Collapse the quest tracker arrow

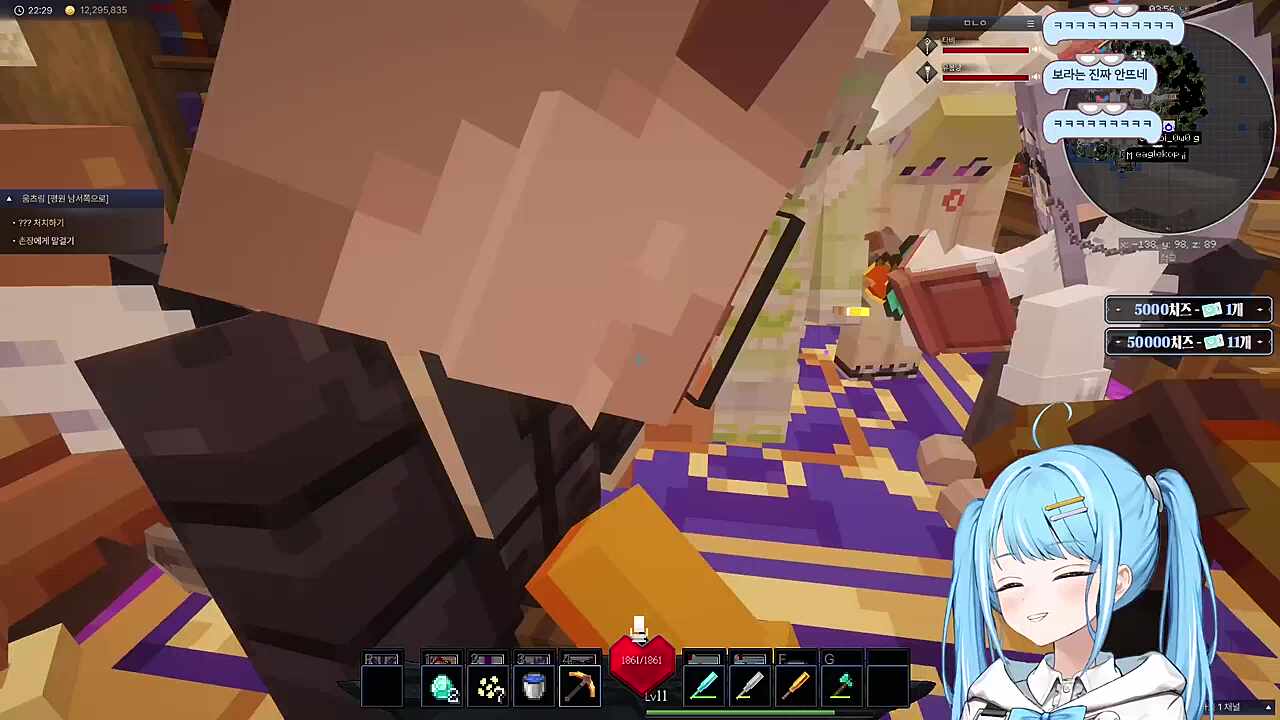[x=9, y=199]
